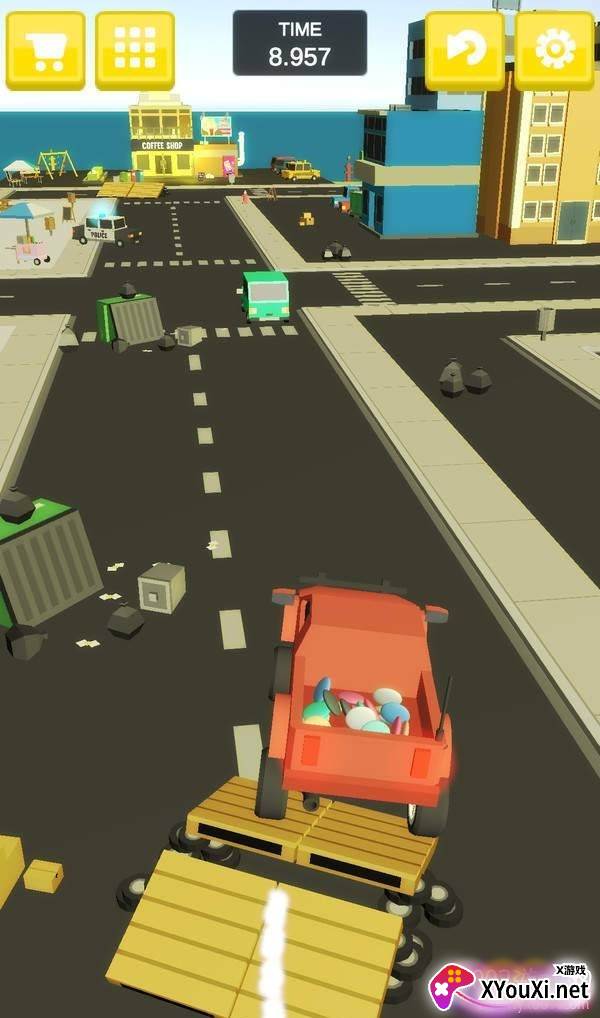The width and height of the screenshot is (600, 1018).
Task: Open the gear settings menu
Action: tap(554, 49)
